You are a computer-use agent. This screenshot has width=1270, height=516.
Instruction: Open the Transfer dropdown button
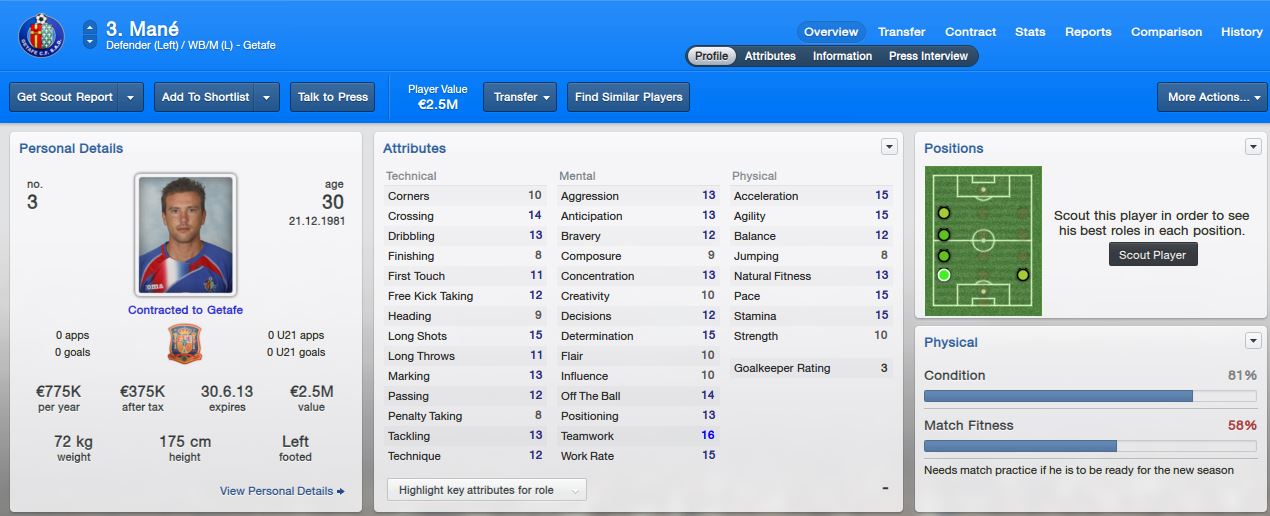pyautogui.click(x=520, y=97)
